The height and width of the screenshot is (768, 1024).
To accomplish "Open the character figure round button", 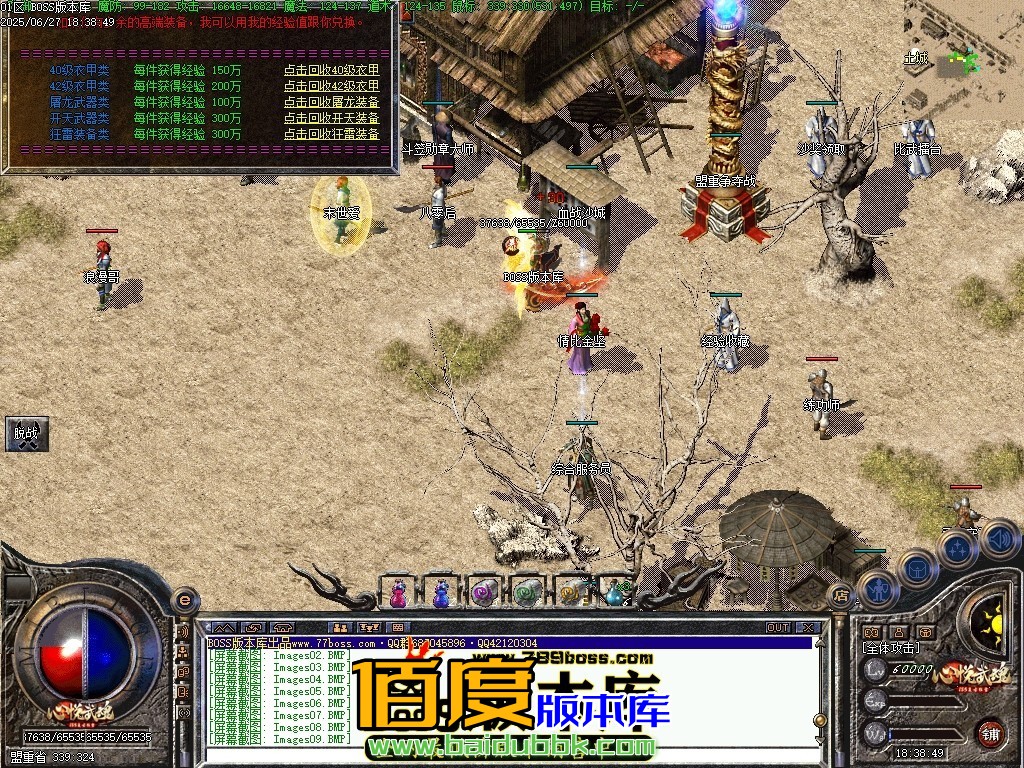I will 876,590.
